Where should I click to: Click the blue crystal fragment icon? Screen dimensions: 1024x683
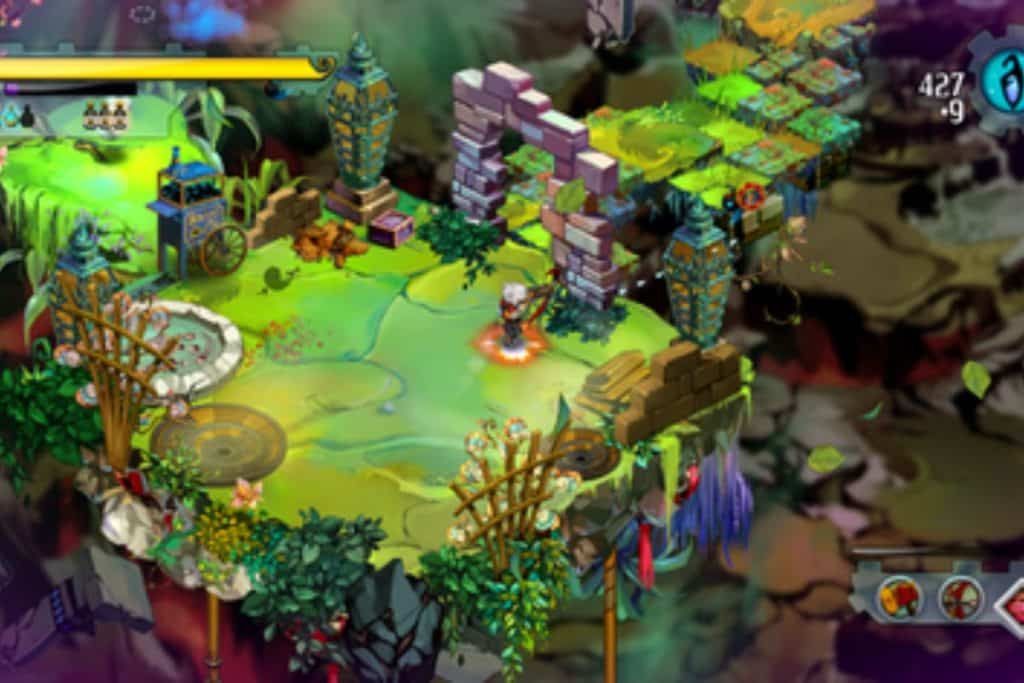[1003, 82]
